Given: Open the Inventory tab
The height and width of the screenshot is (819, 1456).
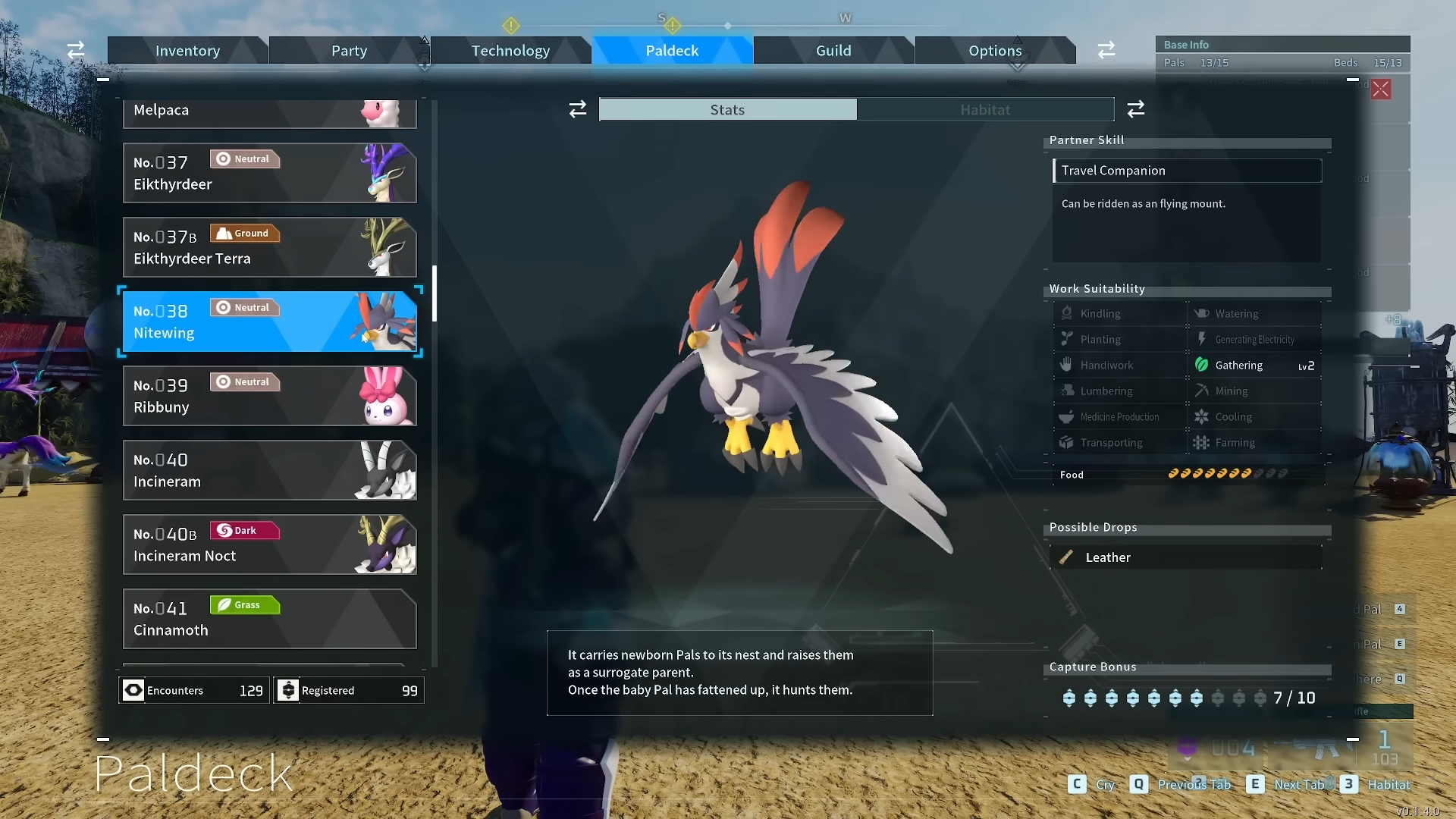Looking at the screenshot, I should coord(187,51).
